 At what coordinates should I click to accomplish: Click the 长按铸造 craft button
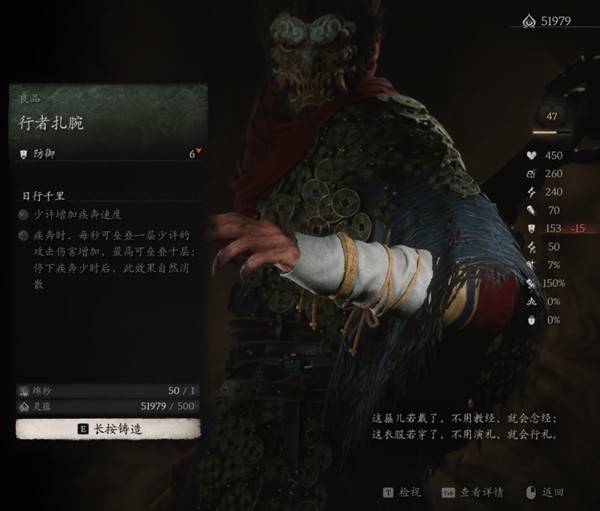pyautogui.click(x=108, y=428)
